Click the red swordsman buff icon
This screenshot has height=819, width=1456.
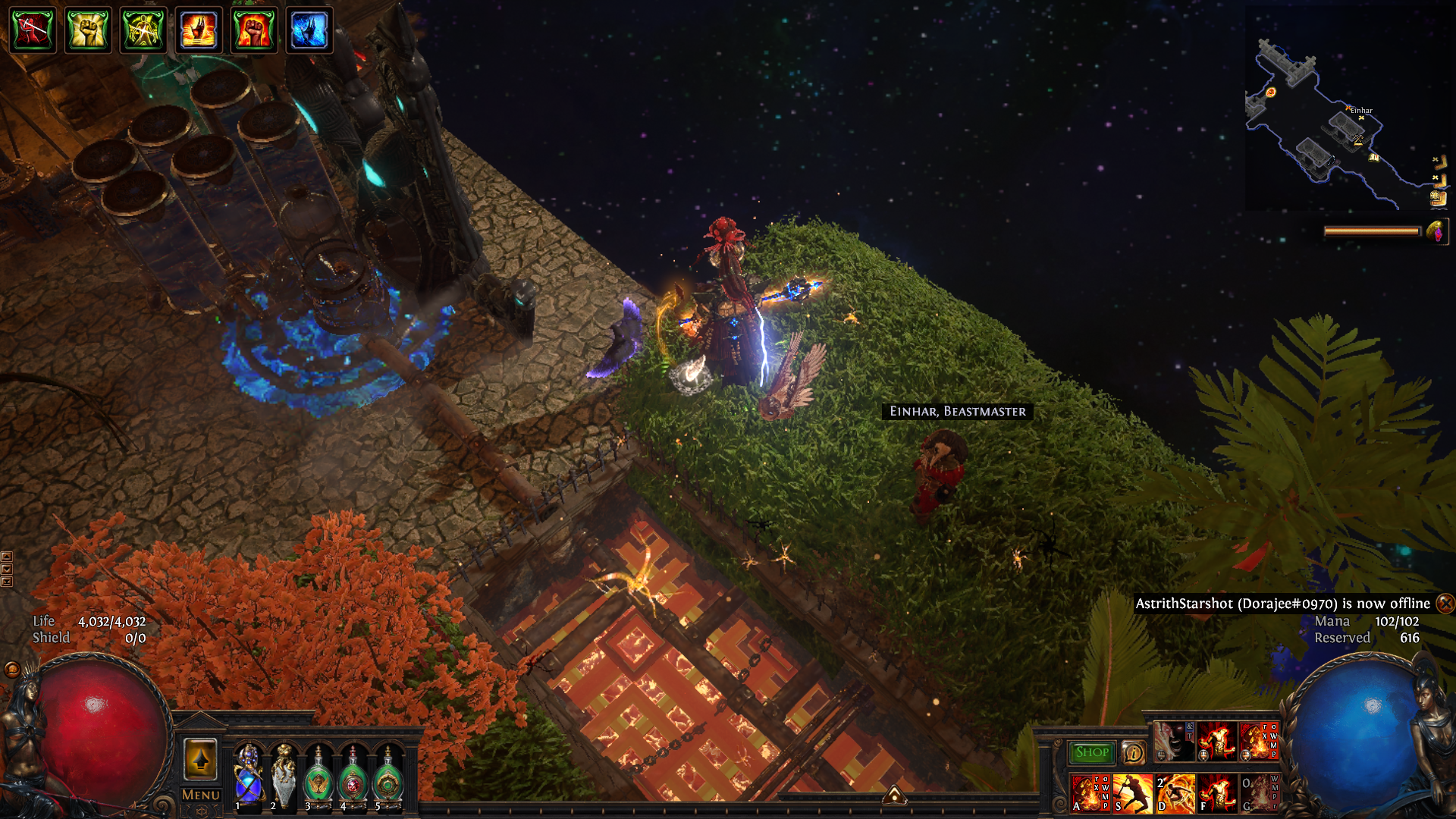pos(32,30)
